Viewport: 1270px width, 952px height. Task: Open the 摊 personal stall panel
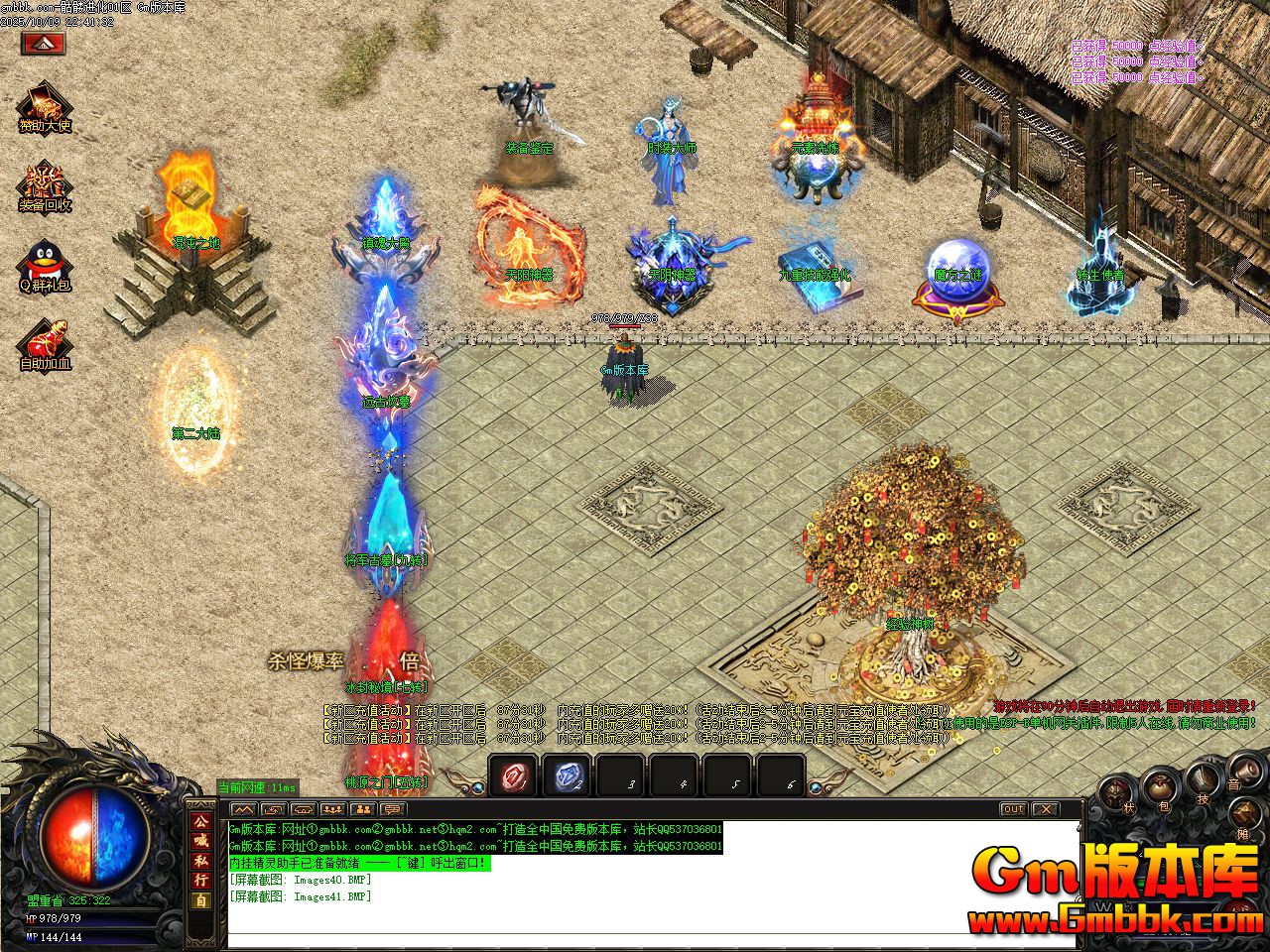click(1243, 811)
